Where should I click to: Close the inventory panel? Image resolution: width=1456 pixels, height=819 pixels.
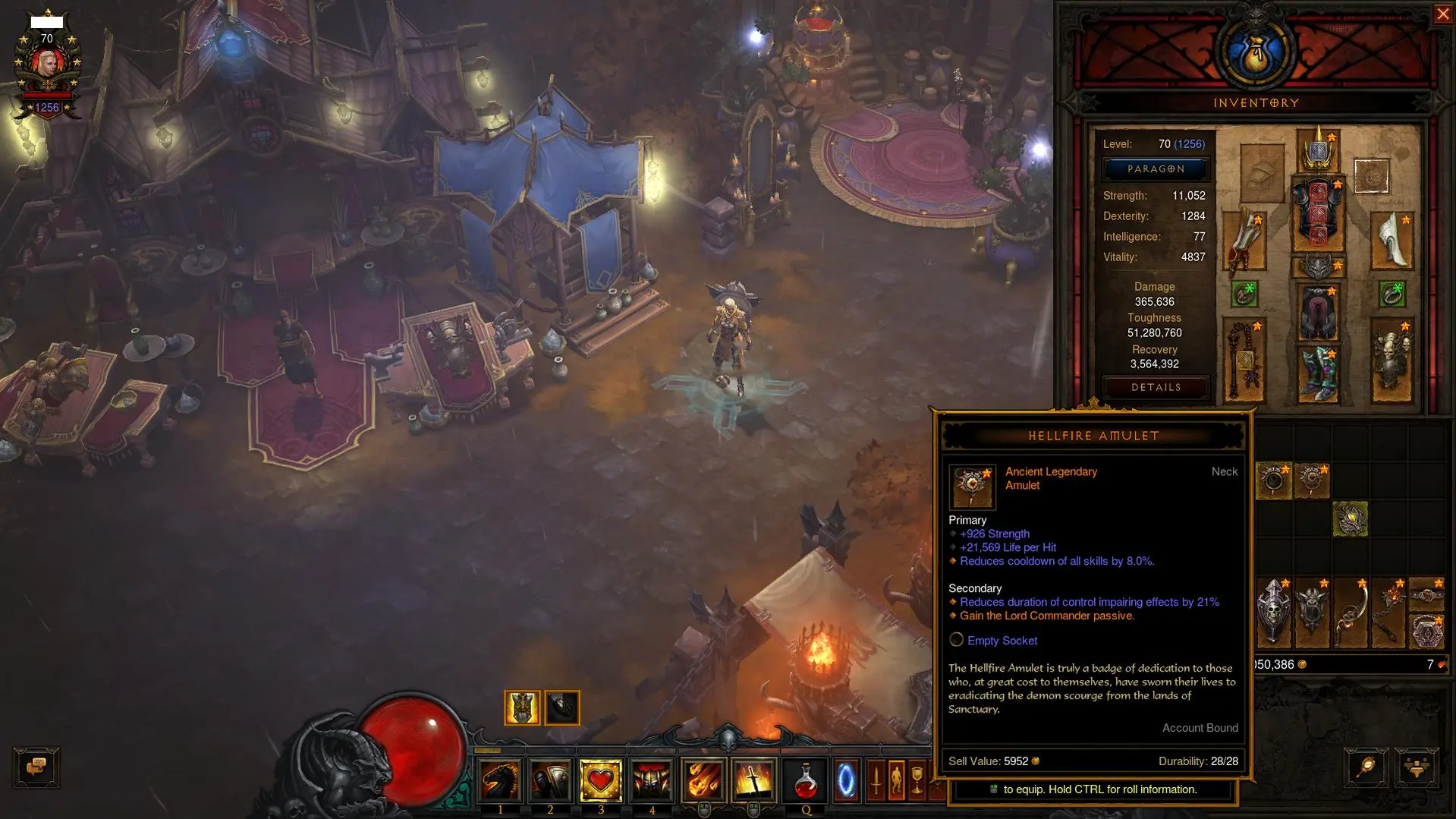point(1442,14)
